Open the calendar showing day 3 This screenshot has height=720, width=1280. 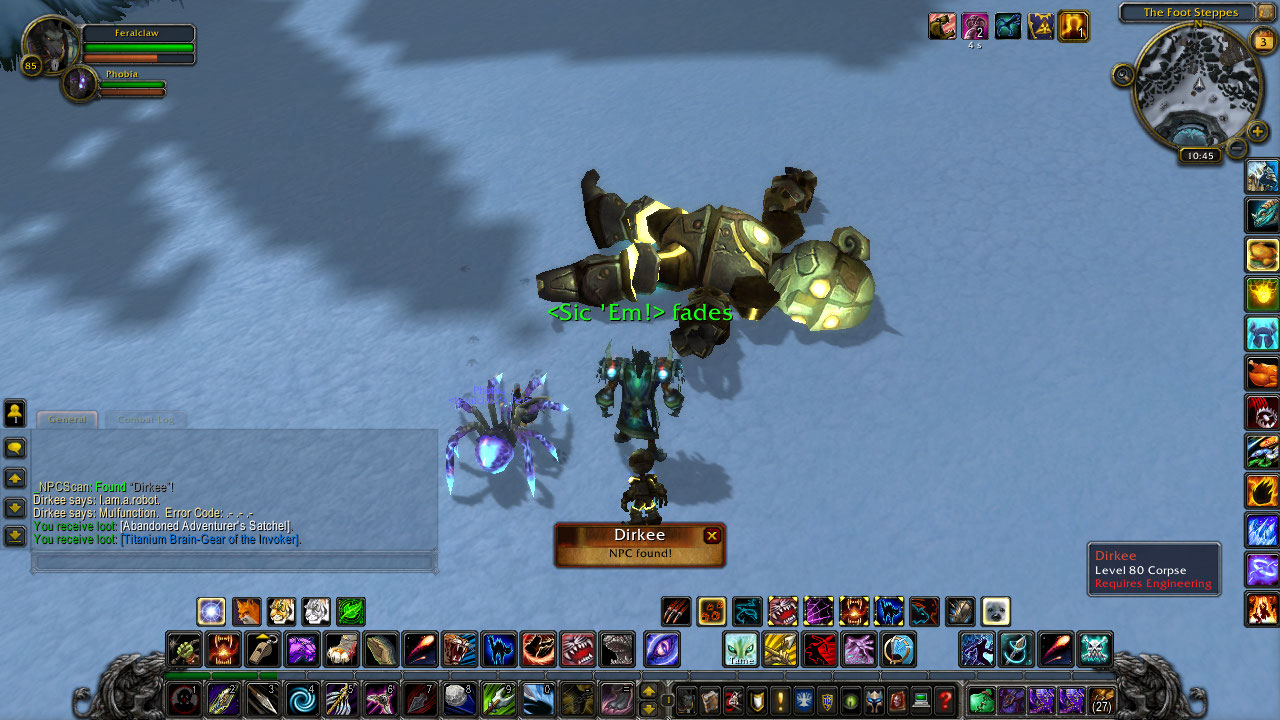(x=1262, y=41)
